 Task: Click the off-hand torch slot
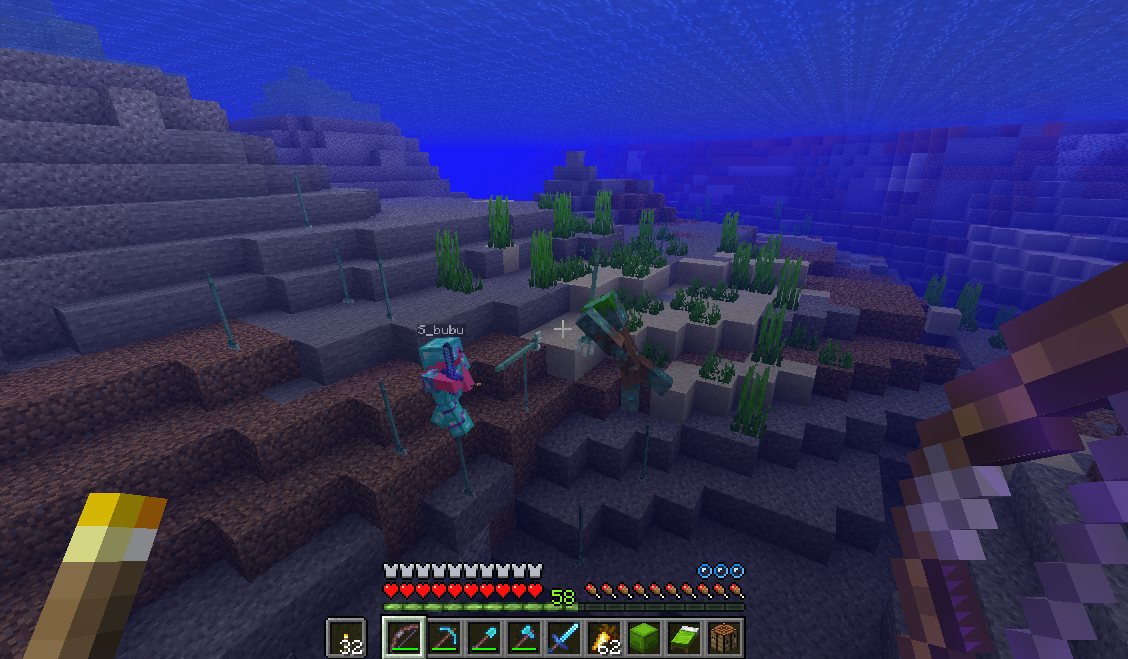[x=347, y=637]
